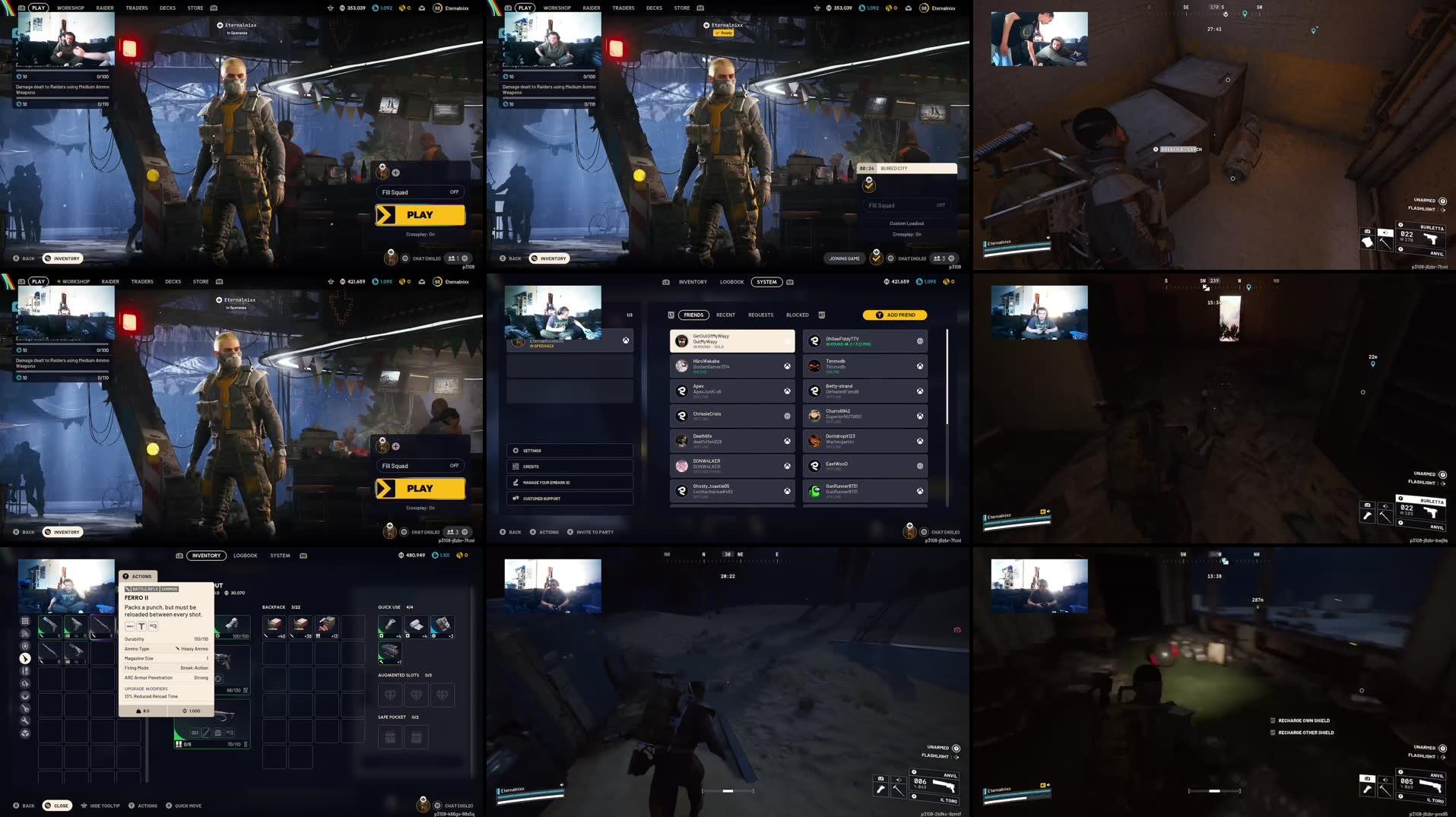The image size is (1456, 817).
Task: Open the wrench category in inventory sidebar
Action: (x=25, y=720)
